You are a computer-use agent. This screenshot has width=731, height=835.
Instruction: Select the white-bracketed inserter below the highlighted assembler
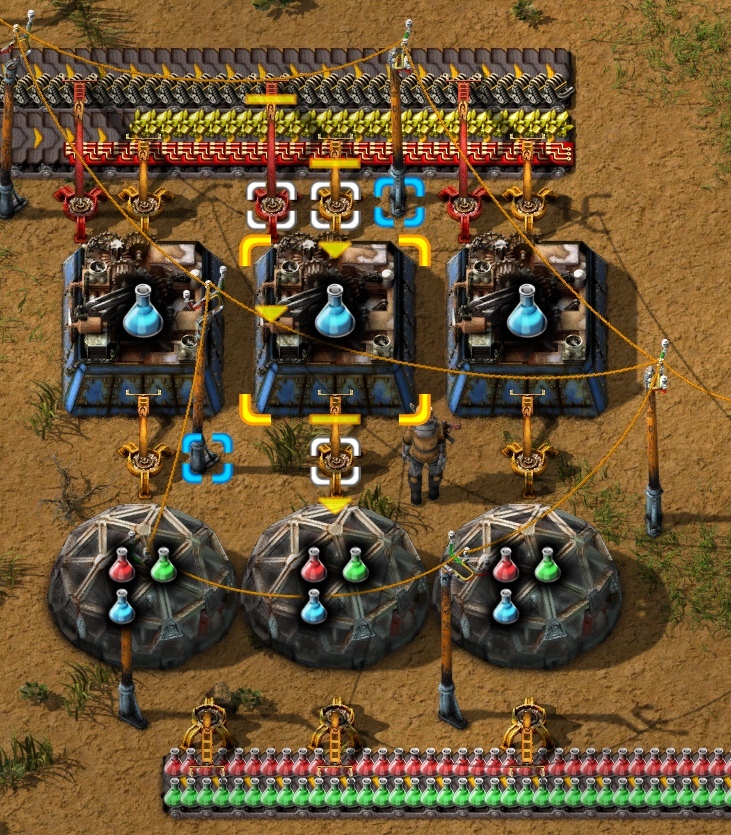click(x=334, y=460)
